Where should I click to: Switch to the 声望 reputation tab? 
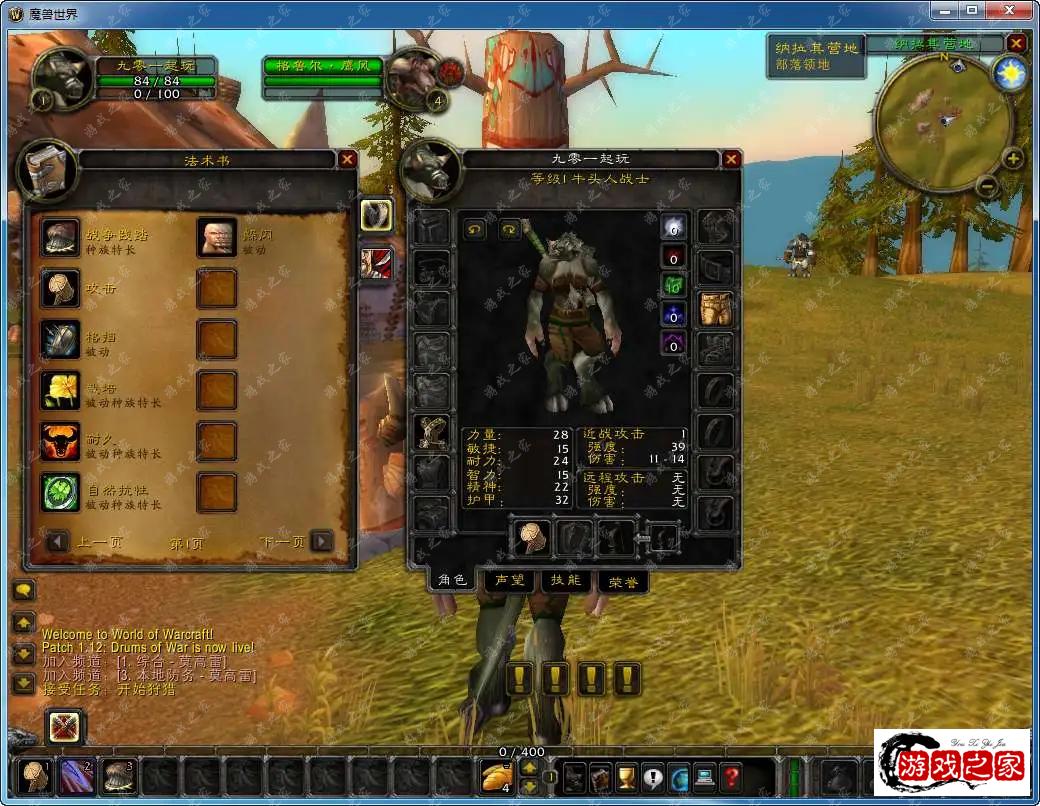[x=508, y=580]
